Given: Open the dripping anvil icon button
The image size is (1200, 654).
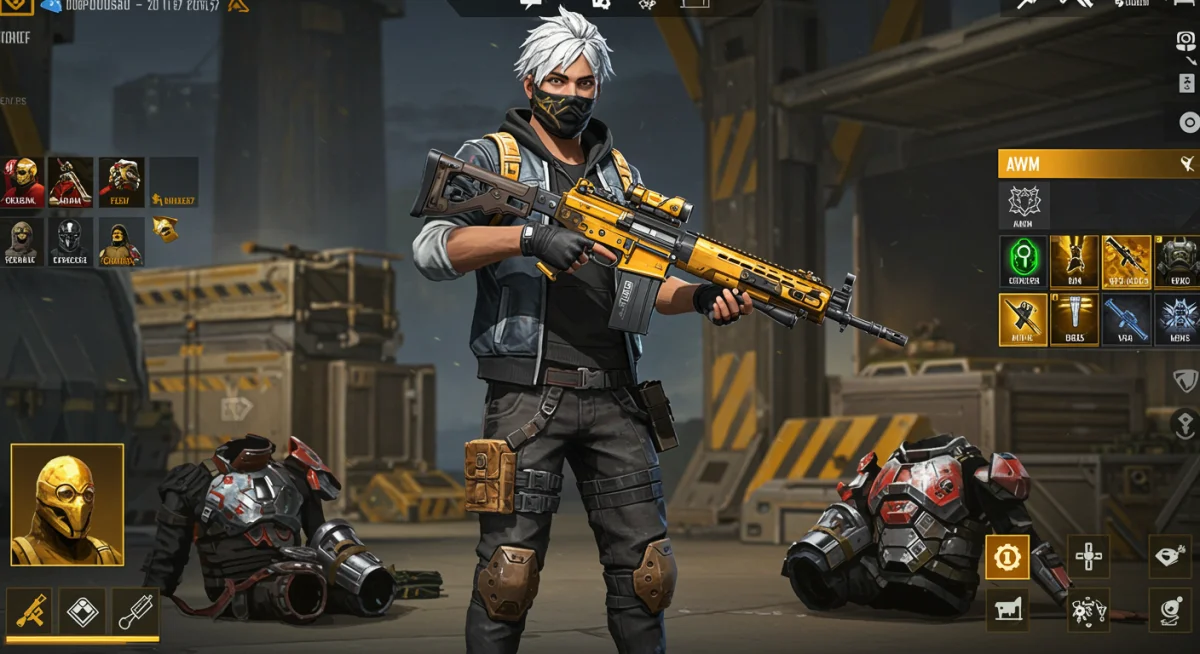Looking at the screenshot, I should pos(1007,609).
